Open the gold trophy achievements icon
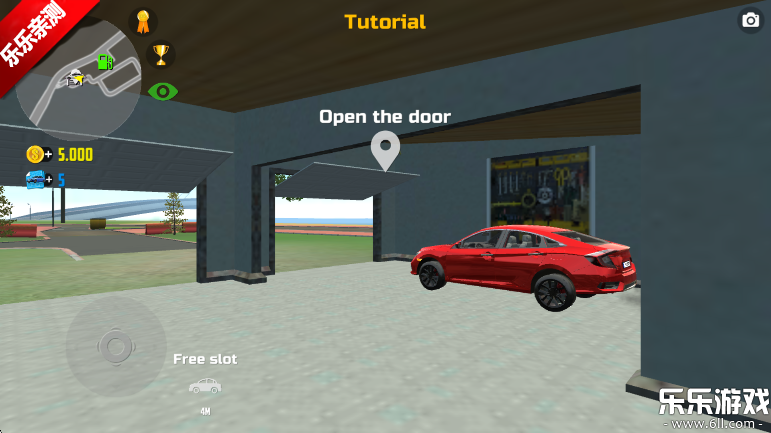 click(160, 53)
